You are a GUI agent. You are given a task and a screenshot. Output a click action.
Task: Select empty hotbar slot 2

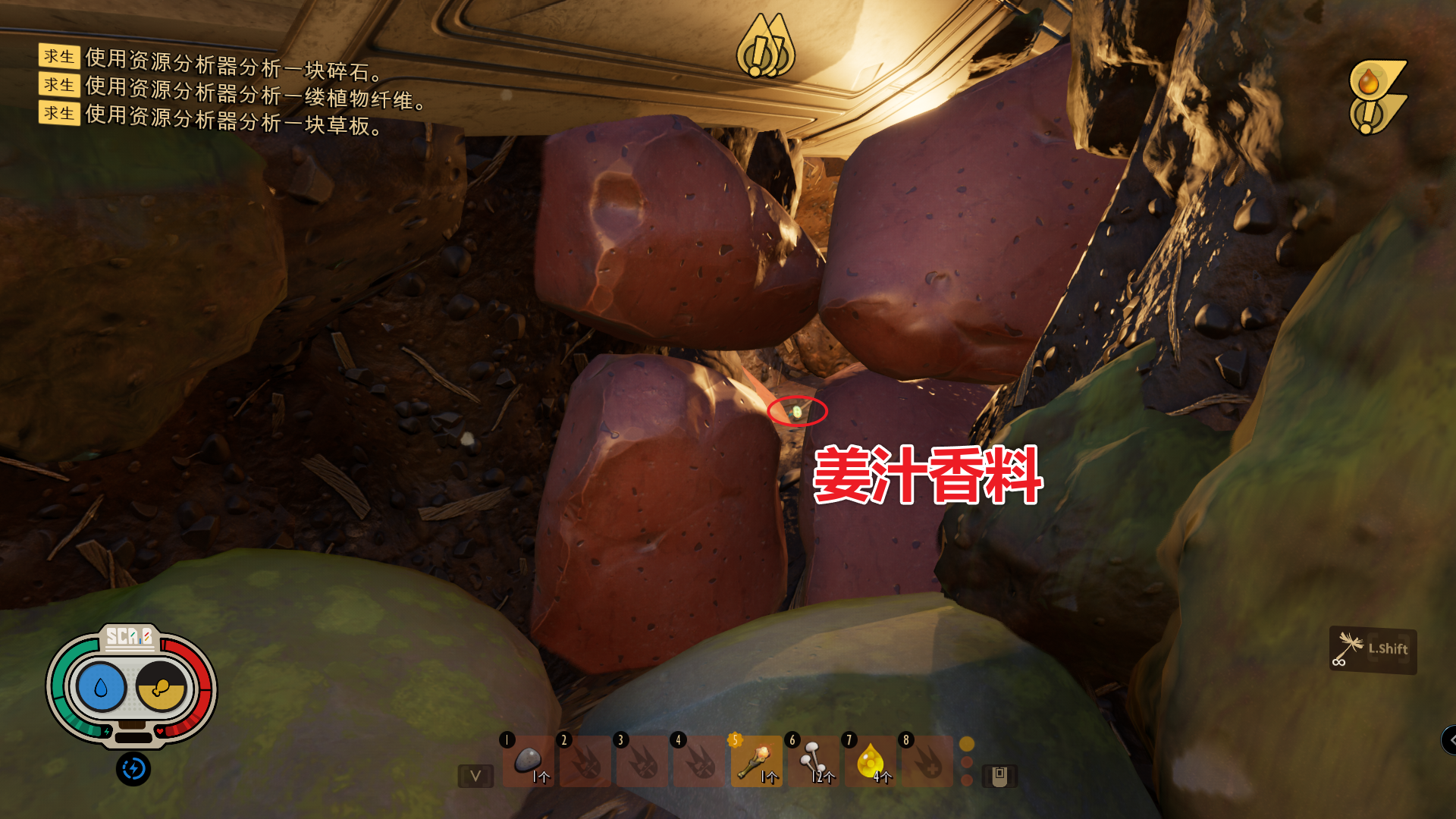click(586, 762)
